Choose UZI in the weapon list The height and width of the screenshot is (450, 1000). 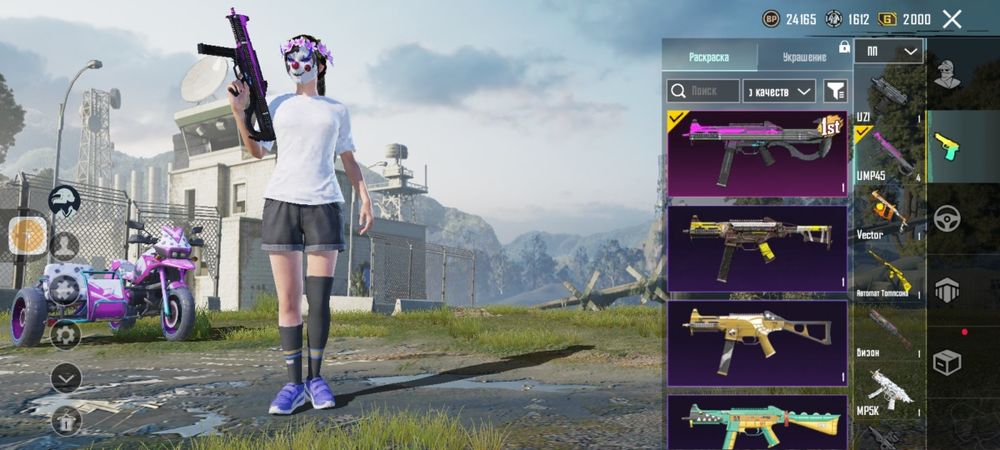[888, 95]
